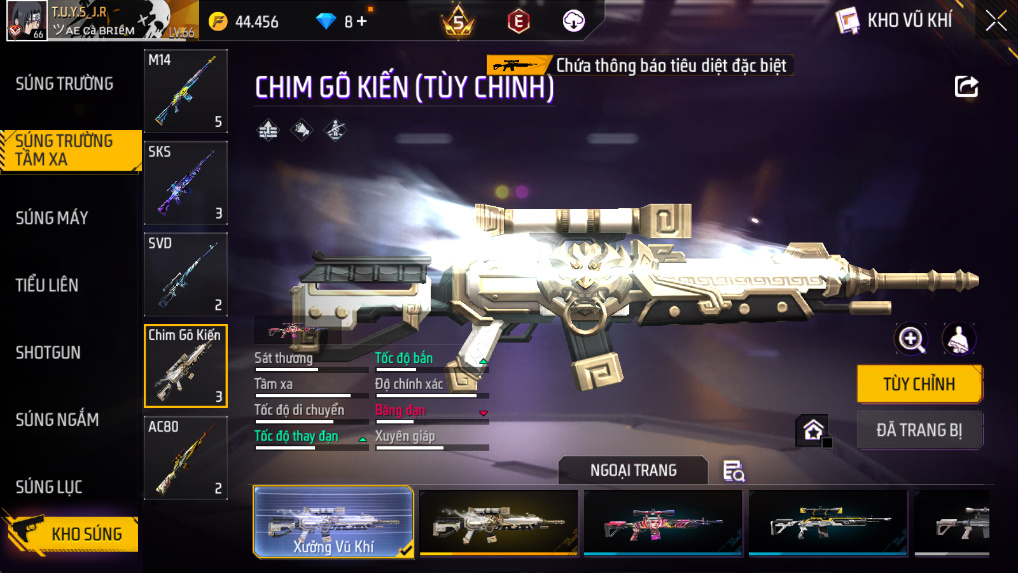The width and height of the screenshot is (1018, 573).
Task: Select the Xưởng Vũ Khí skin thumbnail
Action: tap(333, 522)
